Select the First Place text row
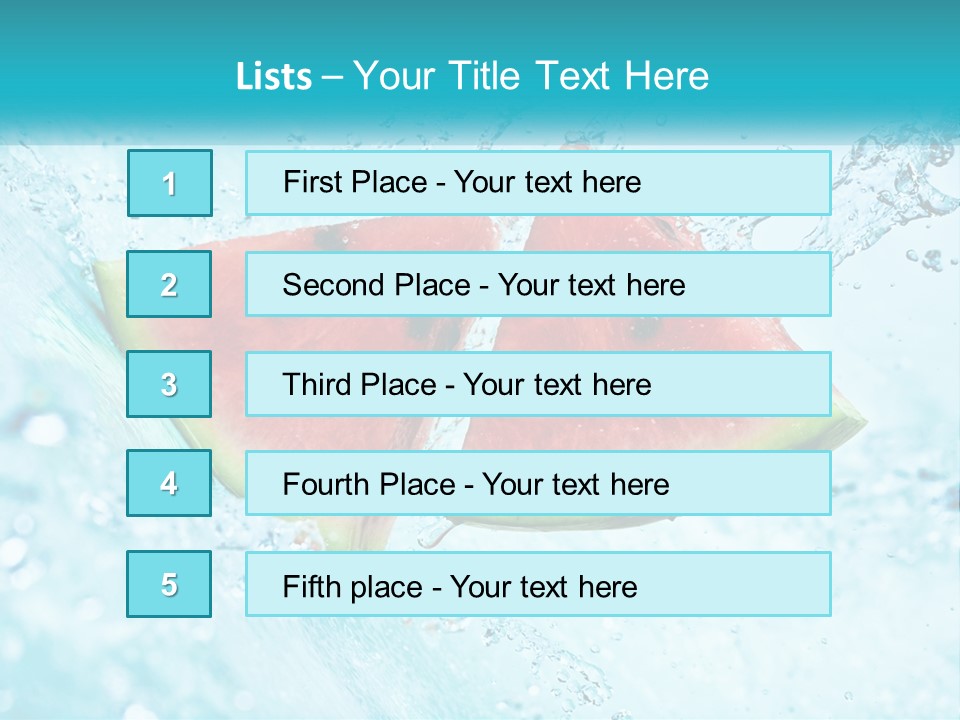 click(x=538, y=183)
